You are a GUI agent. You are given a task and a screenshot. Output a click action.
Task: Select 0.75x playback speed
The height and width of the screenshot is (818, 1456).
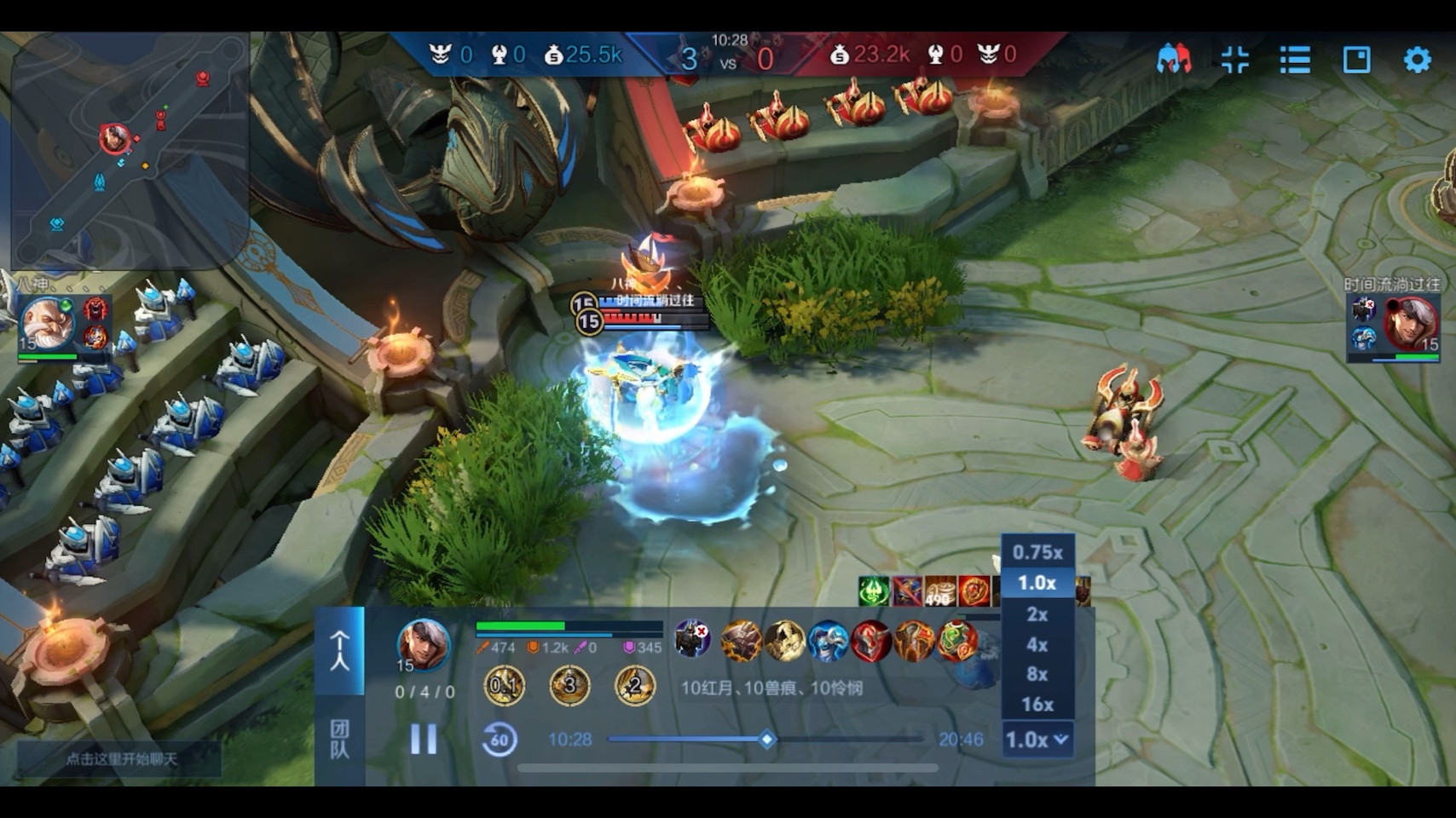pyautogui.click(x=1037, y=552)
